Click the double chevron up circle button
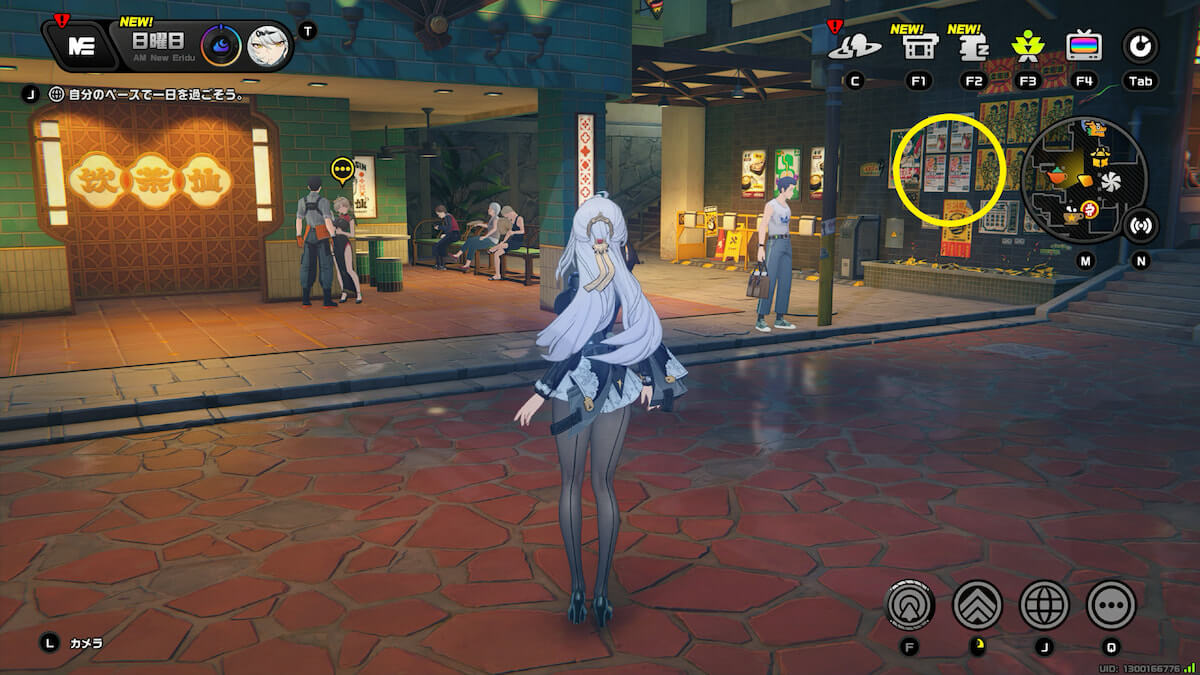This screenshot has width=1200, height=675. [977, 604]
